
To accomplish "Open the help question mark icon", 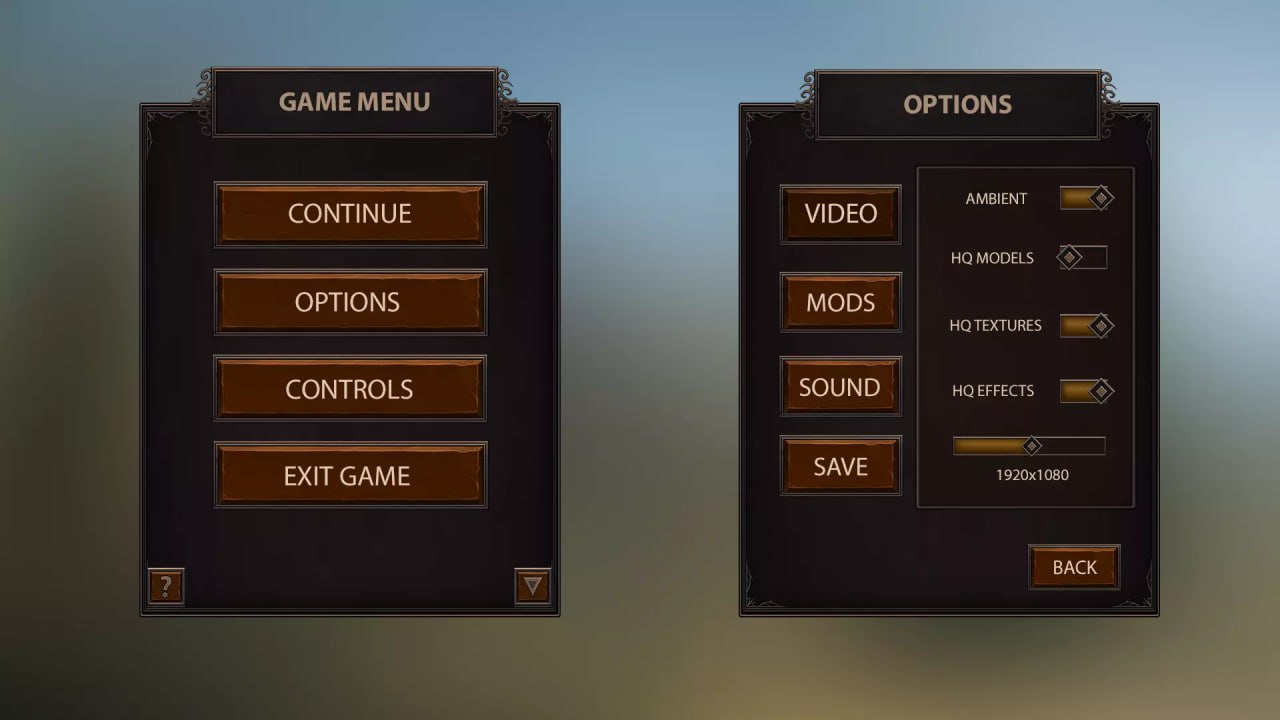I will (x=164, y=587).
